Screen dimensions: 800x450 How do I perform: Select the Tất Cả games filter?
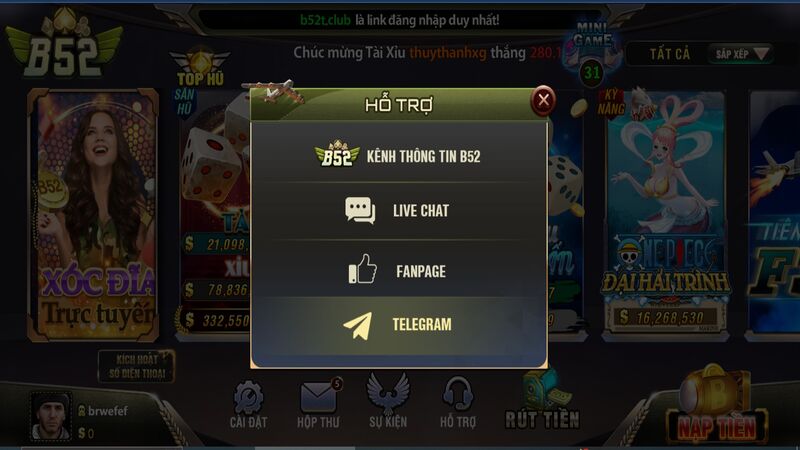click(669, 54)
